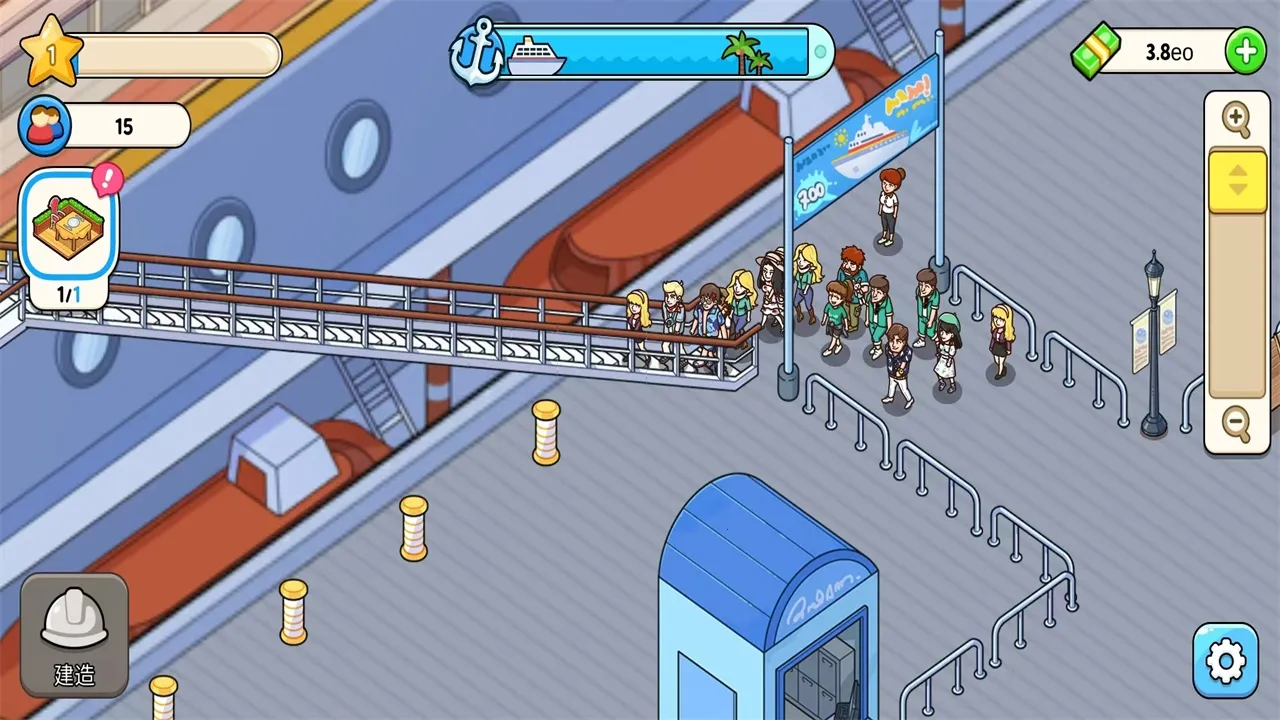Zoom out with the magnifier minus
1280x720 pixels.
[1237, 425]
